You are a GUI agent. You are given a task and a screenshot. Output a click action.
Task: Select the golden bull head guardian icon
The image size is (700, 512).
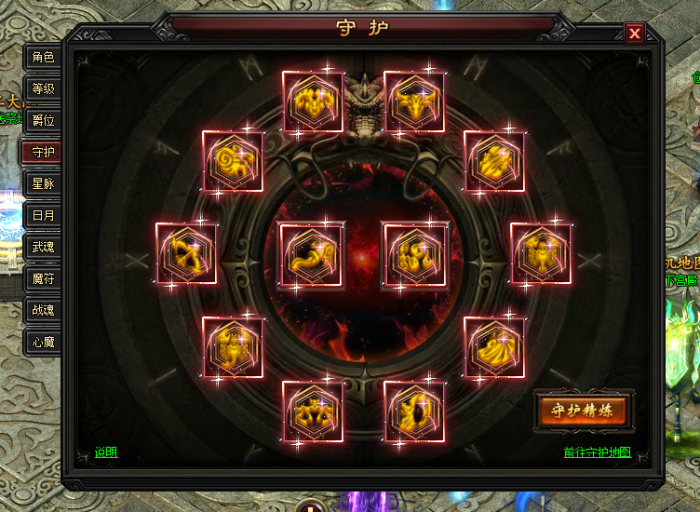415,101
